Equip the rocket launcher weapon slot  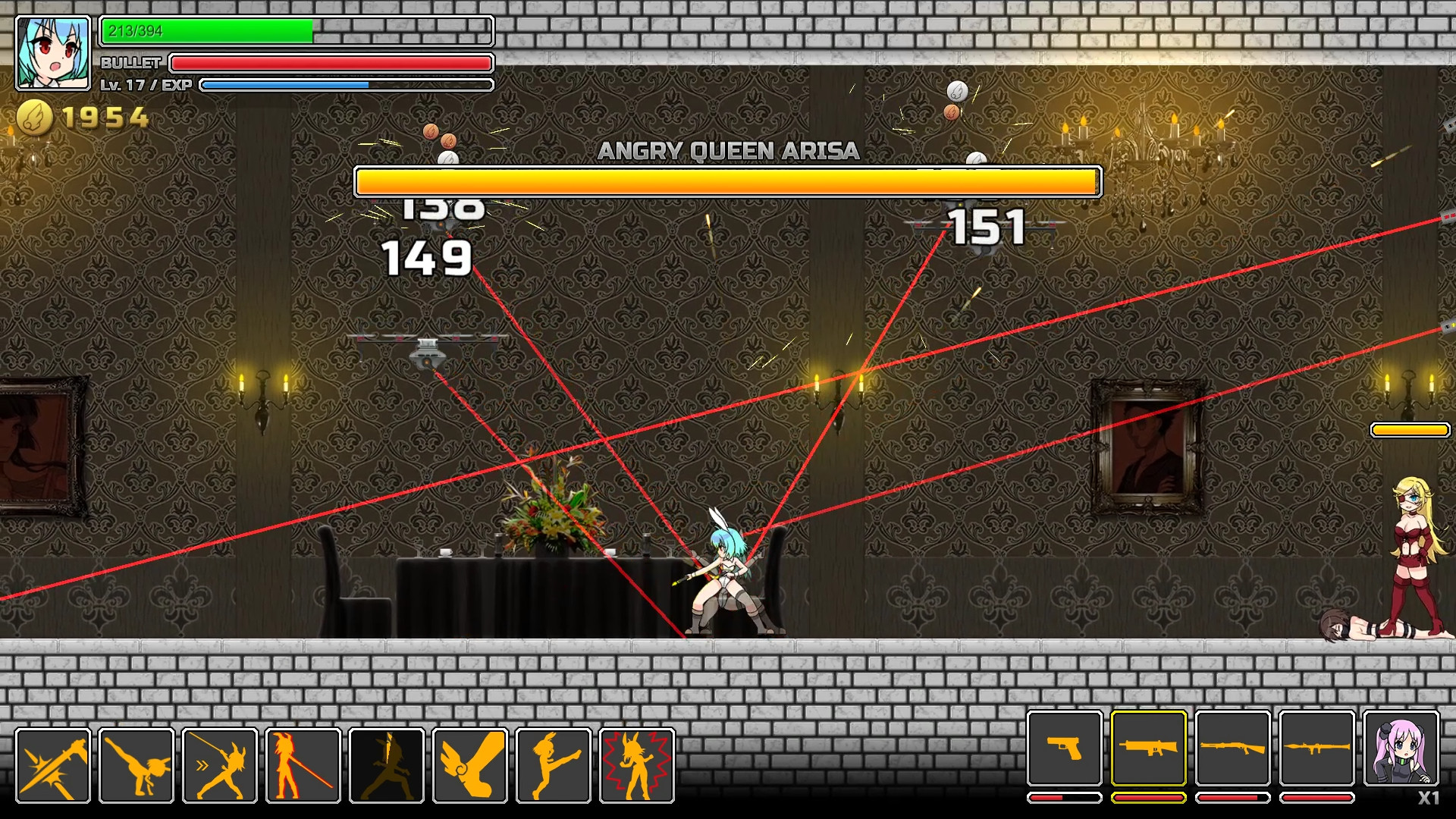point(1317,748)
